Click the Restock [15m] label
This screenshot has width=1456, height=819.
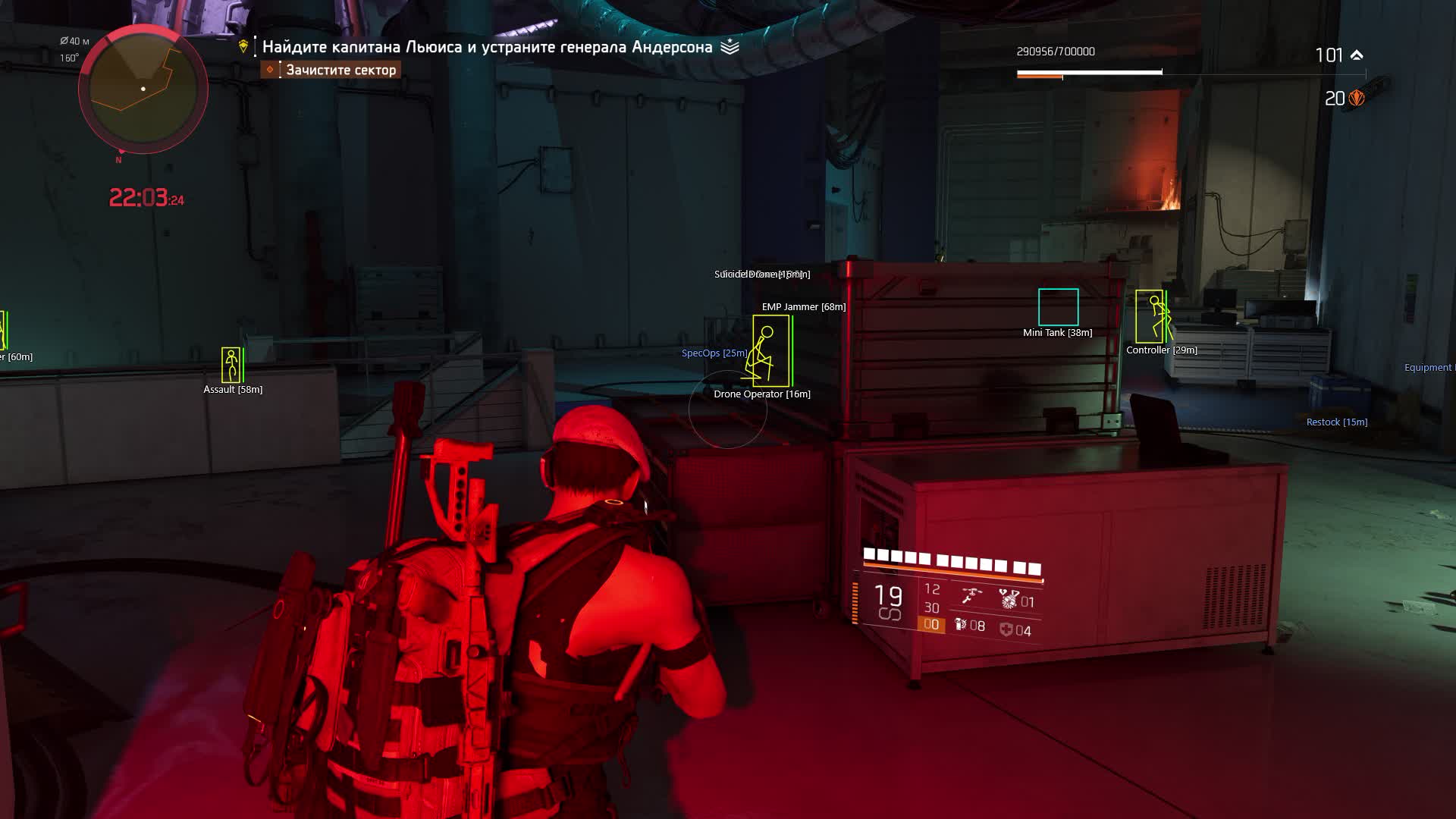1335,422
